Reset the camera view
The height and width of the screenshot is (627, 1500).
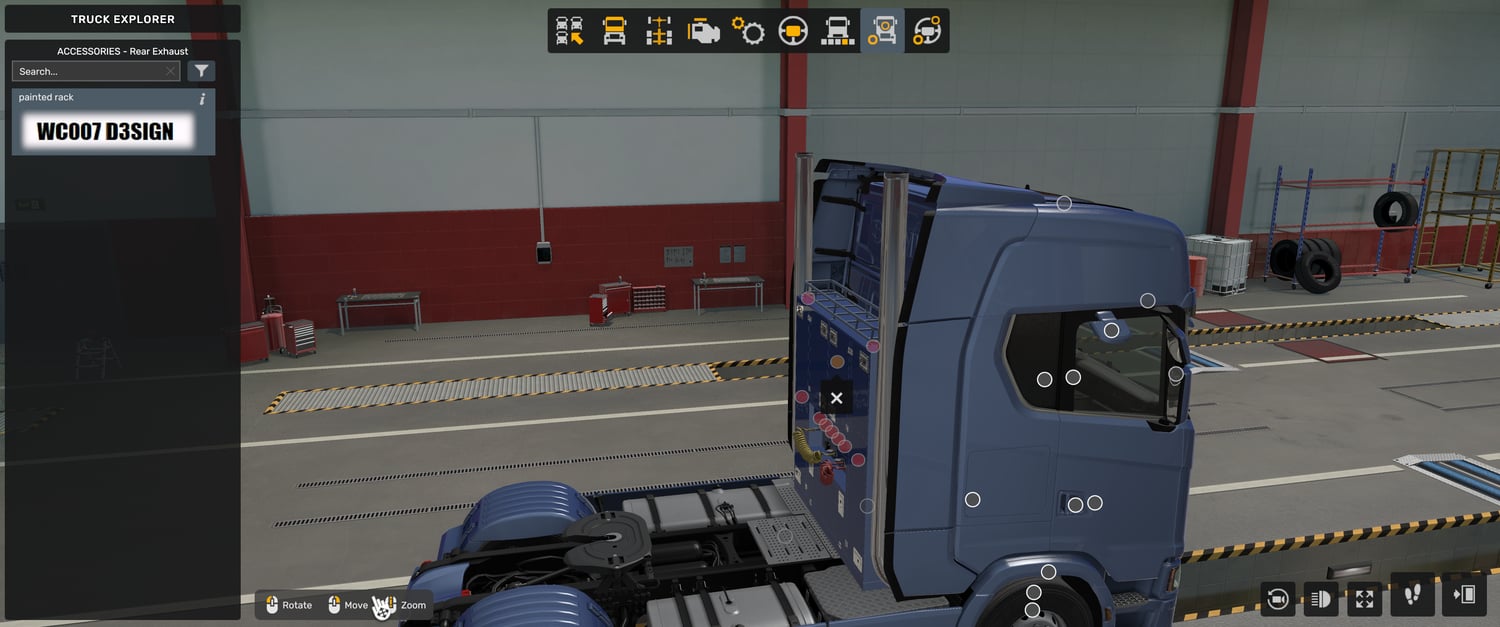tap(1277, 598)
